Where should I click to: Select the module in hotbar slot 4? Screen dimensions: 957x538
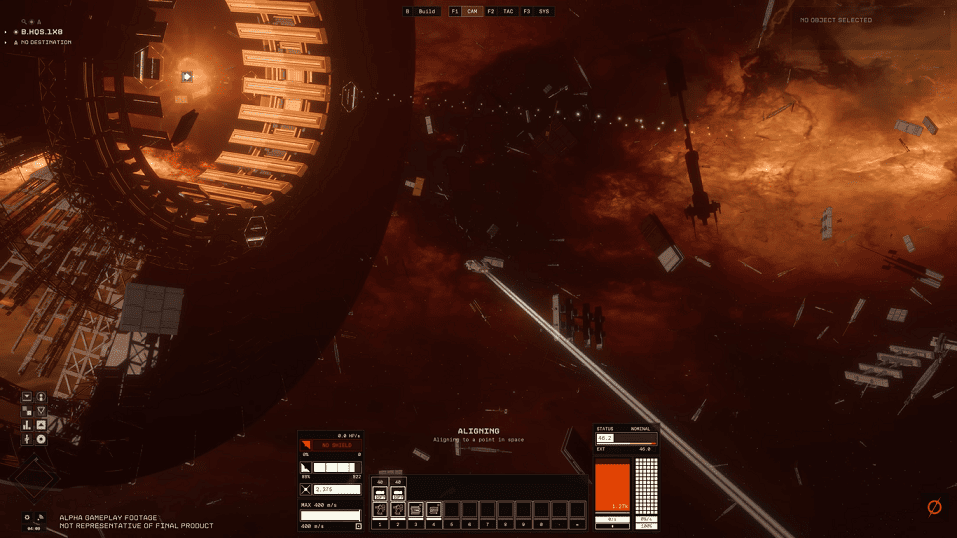(434, 509)
